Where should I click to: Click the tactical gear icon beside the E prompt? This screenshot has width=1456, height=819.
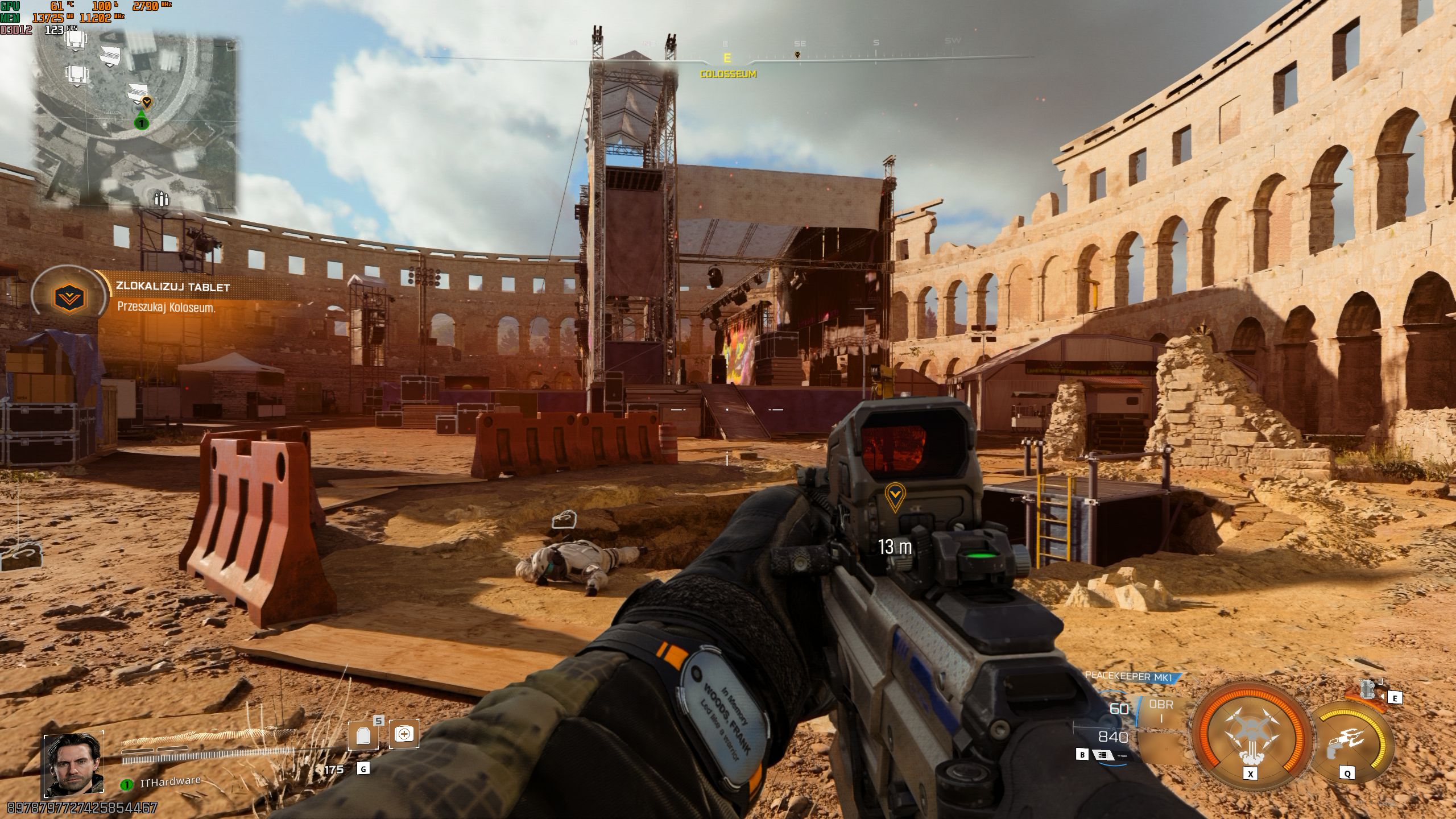(1367, 688)
